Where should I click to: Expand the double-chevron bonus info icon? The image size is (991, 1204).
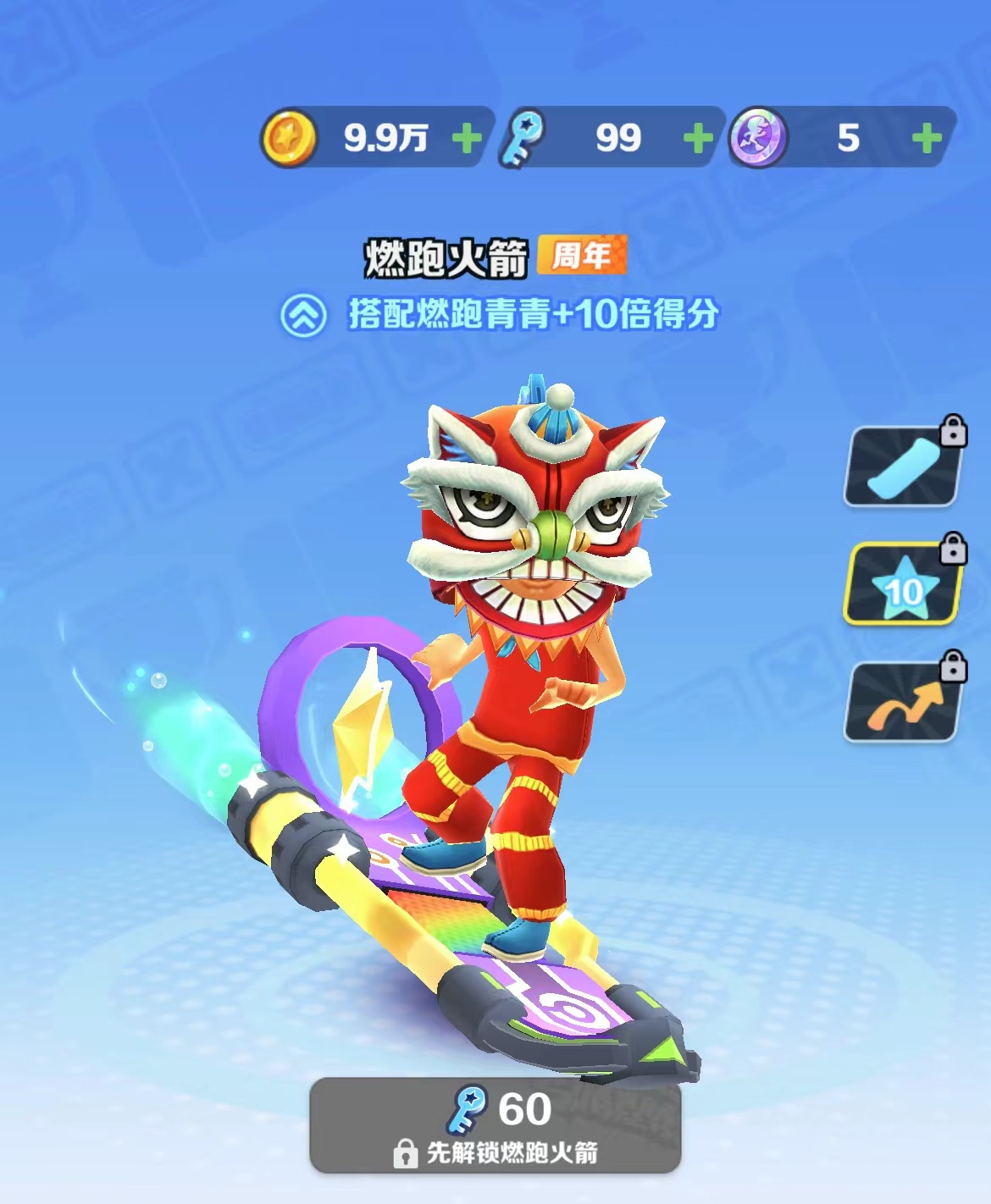tap(303, 316)
